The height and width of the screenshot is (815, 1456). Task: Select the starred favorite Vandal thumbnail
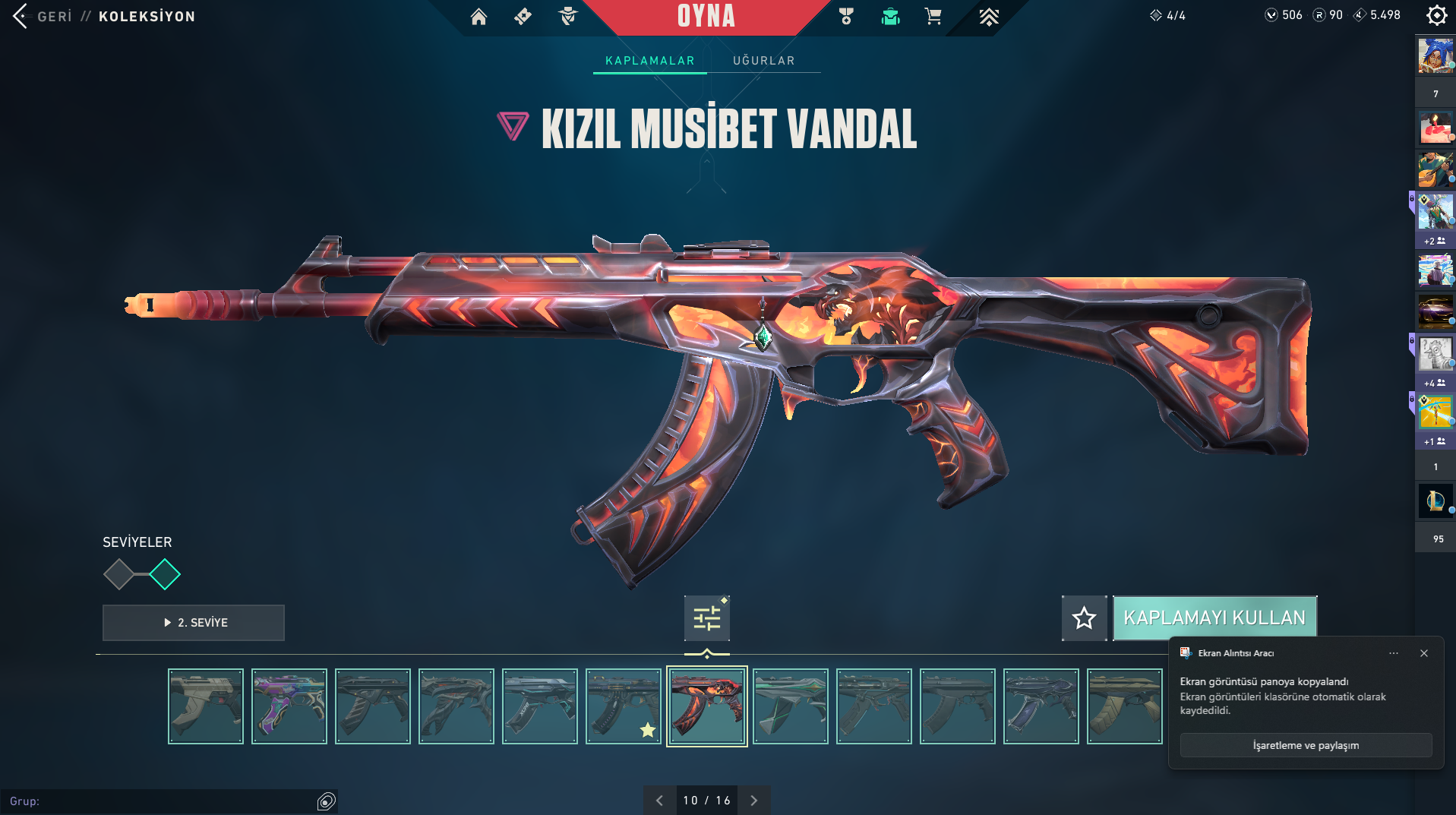624,706
